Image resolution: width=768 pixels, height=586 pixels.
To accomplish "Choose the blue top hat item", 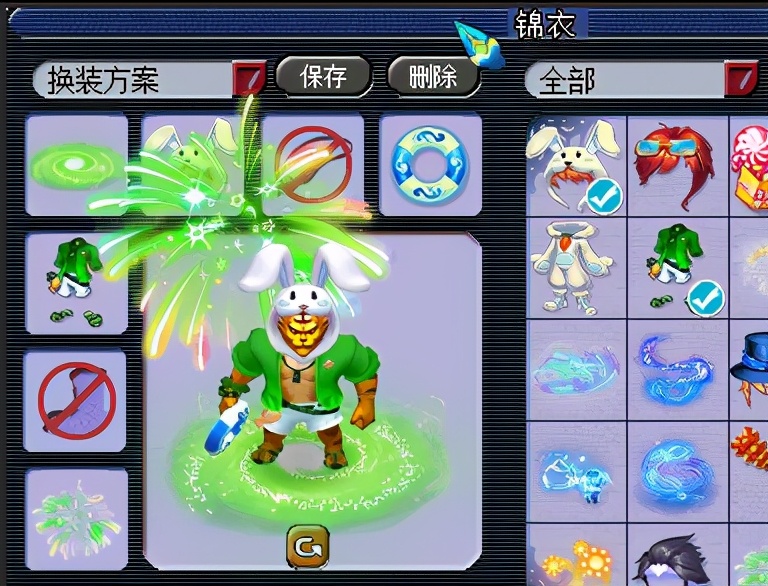I will click(x=750, y=370).
